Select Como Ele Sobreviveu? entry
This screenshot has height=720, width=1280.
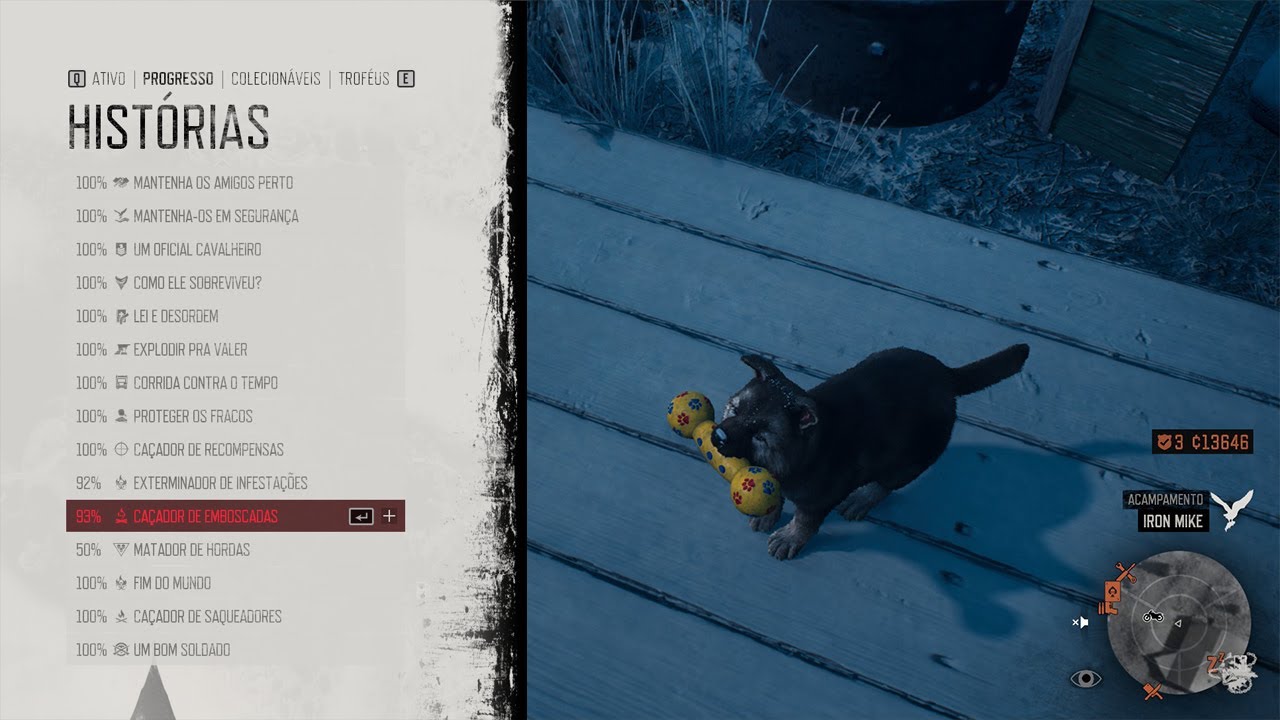point(197,283)
